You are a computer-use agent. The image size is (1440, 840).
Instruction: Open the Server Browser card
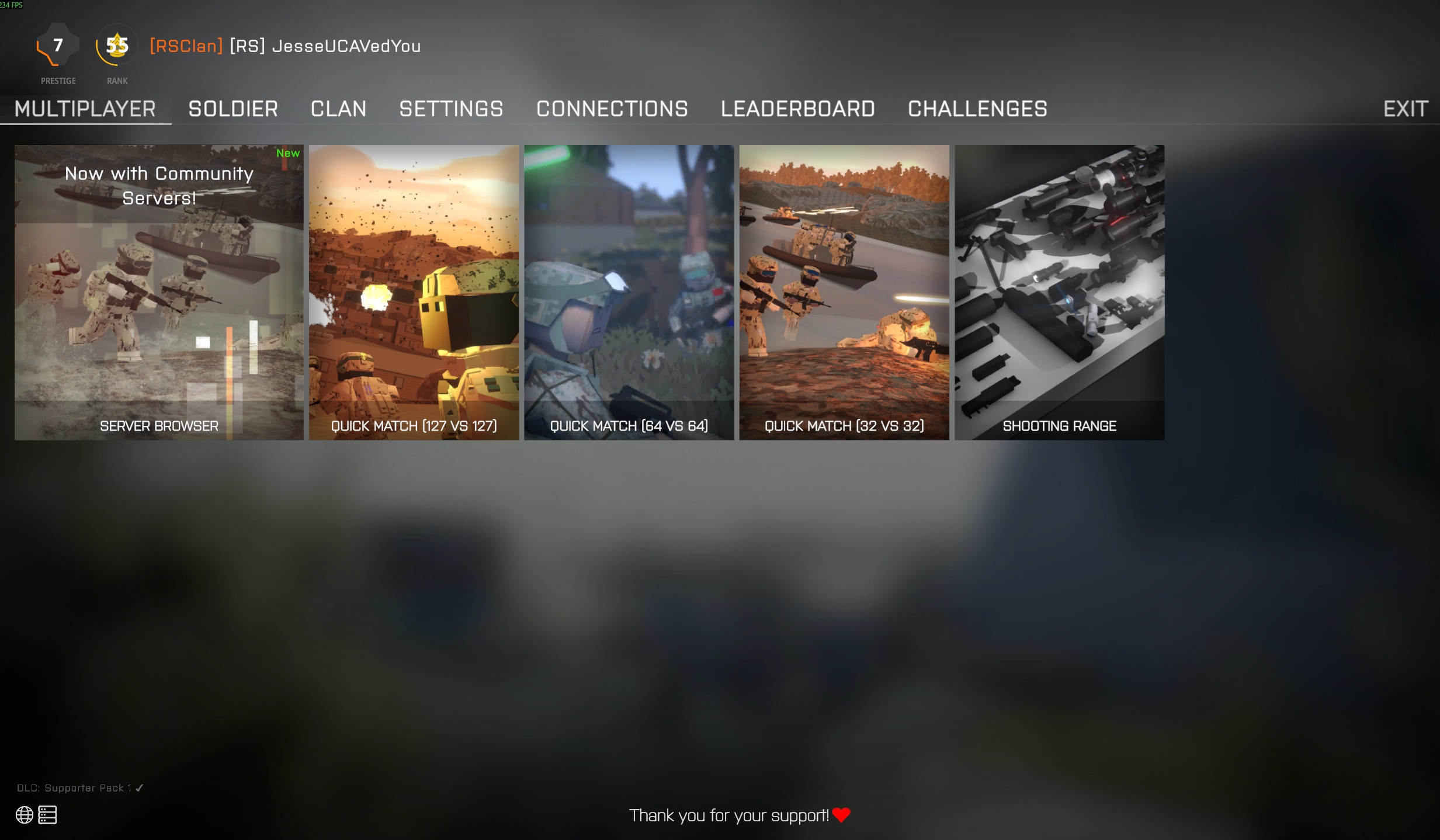coord(158,292)
